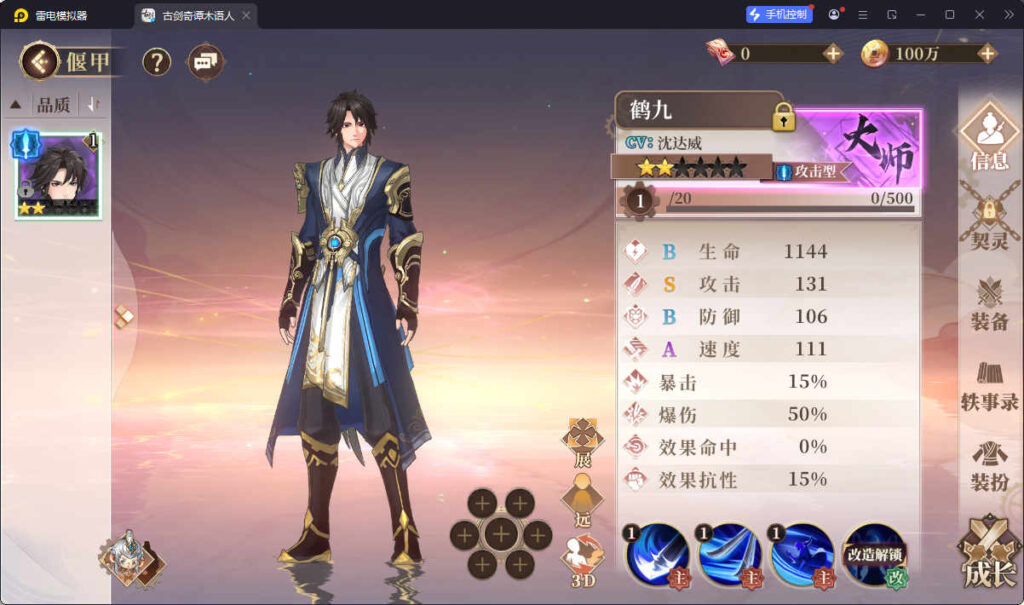Add more gold coins with plus button
Screen dimensions: 1024x605
987,54
